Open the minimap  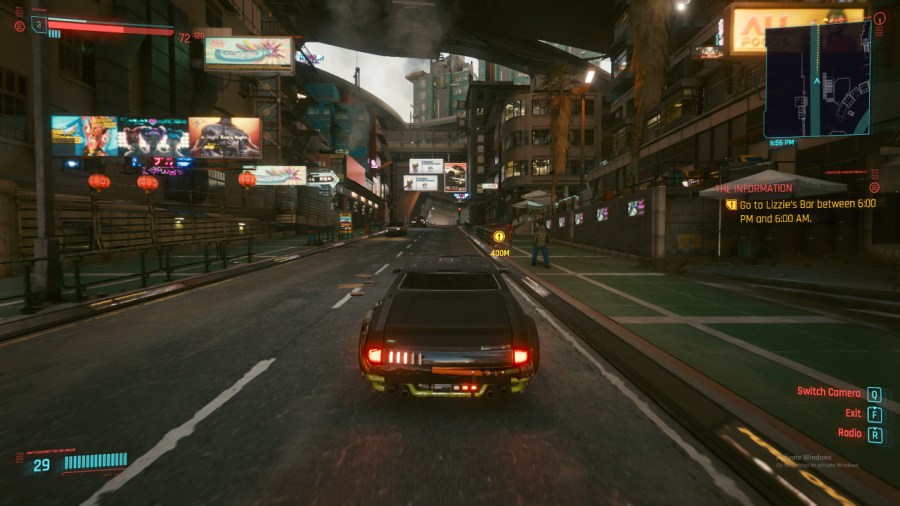(x=816, y=79)
